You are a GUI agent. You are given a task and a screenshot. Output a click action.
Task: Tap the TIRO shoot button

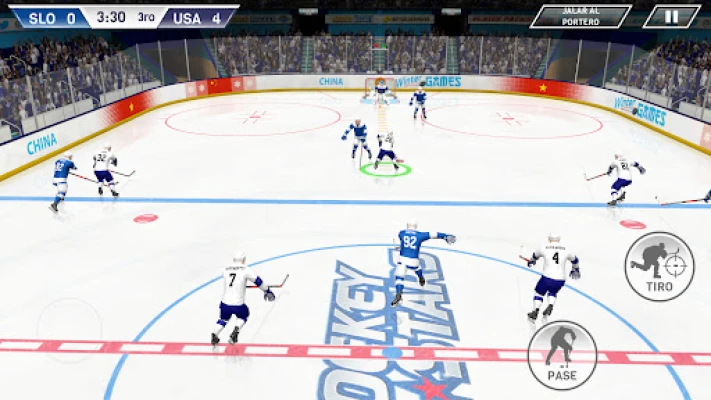[659, 265]
